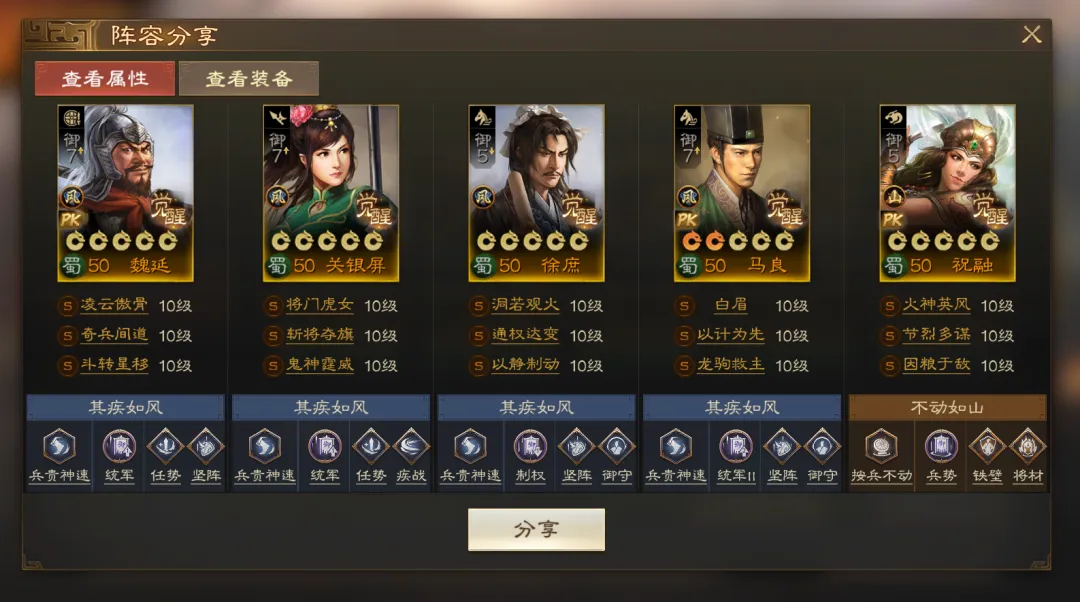The width and height of the screenshot is (1080, 602).
Task: Inspect the 按兵不动 trait icon
Action: pos(881,446)
